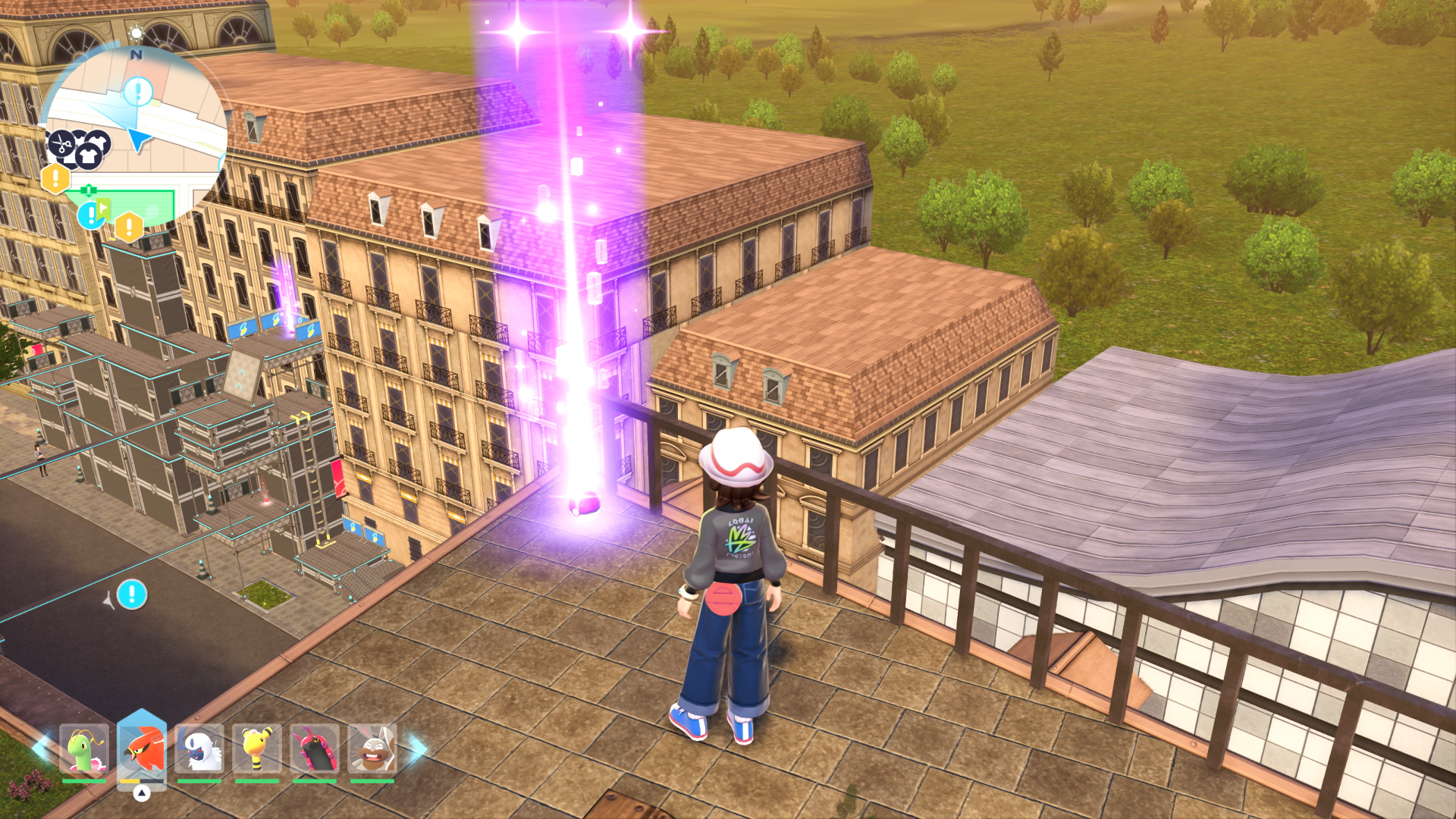Click the right arrow of the party bar
Viewport: 1456px width, 819px height.
pos(417,748)
